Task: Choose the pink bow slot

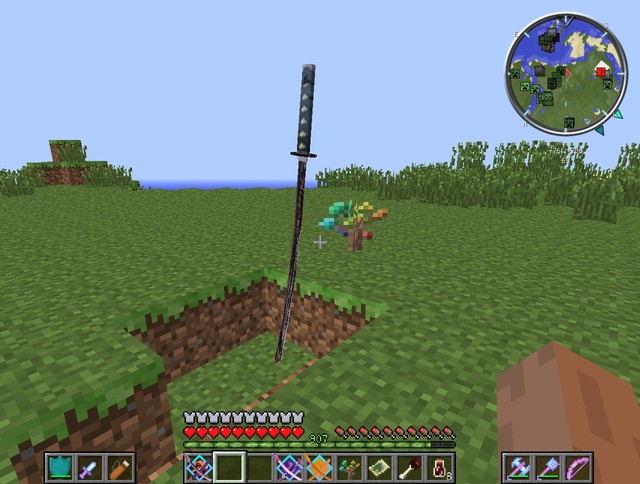Action: pos(578,467)
